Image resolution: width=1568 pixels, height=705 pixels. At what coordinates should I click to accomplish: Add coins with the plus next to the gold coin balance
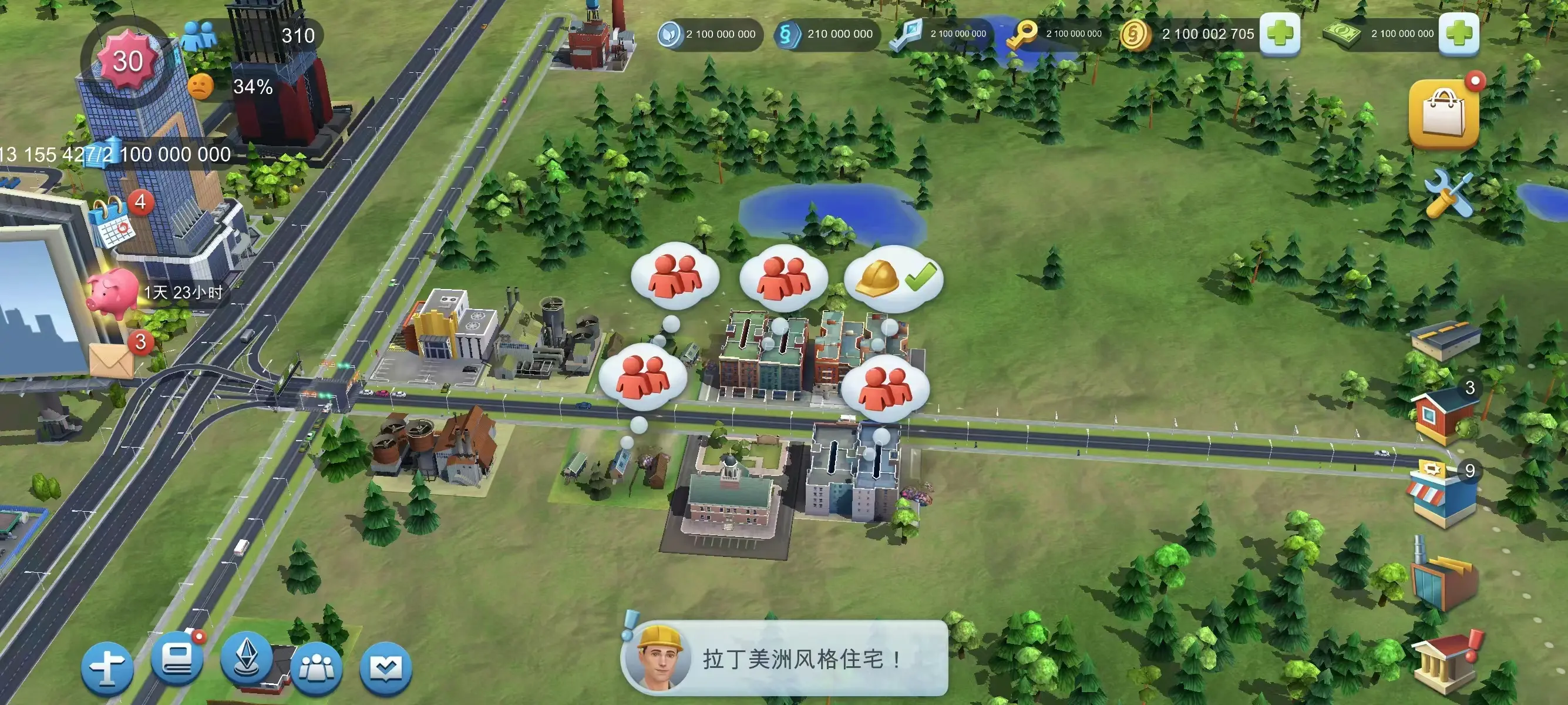(x=1280, y=33)
